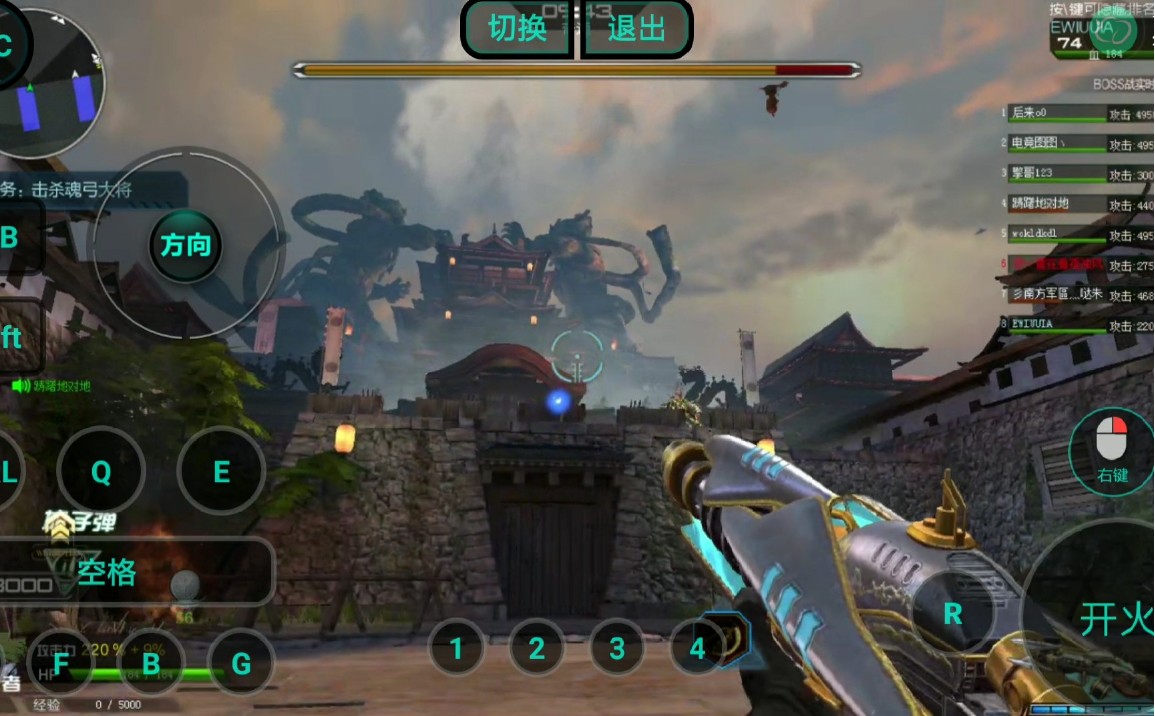1155x716 pixels.
Task: Select weapon slot 1
Action: 457,648
